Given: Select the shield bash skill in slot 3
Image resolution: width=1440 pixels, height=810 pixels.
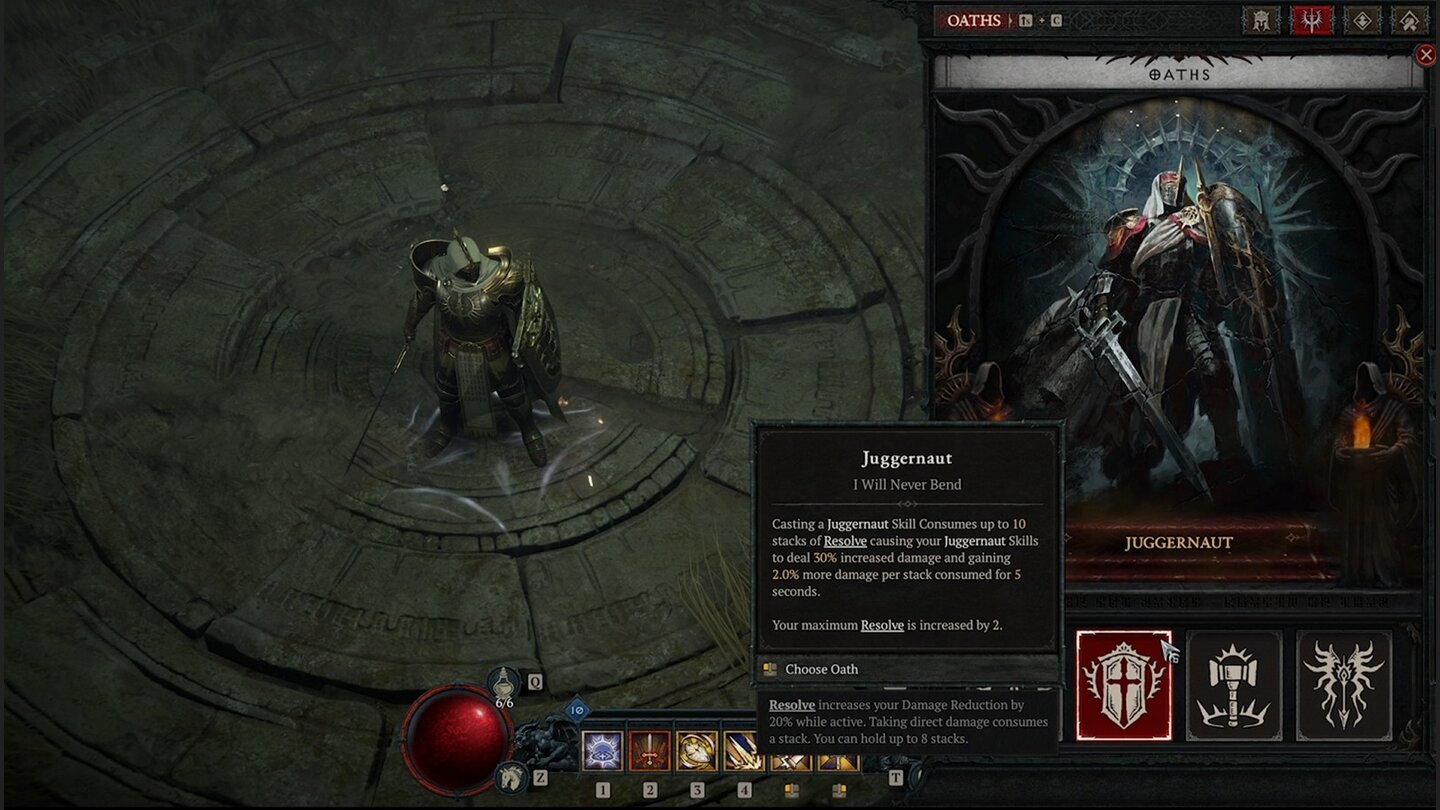Looking at the screenshot, I should tap(697, 750).
